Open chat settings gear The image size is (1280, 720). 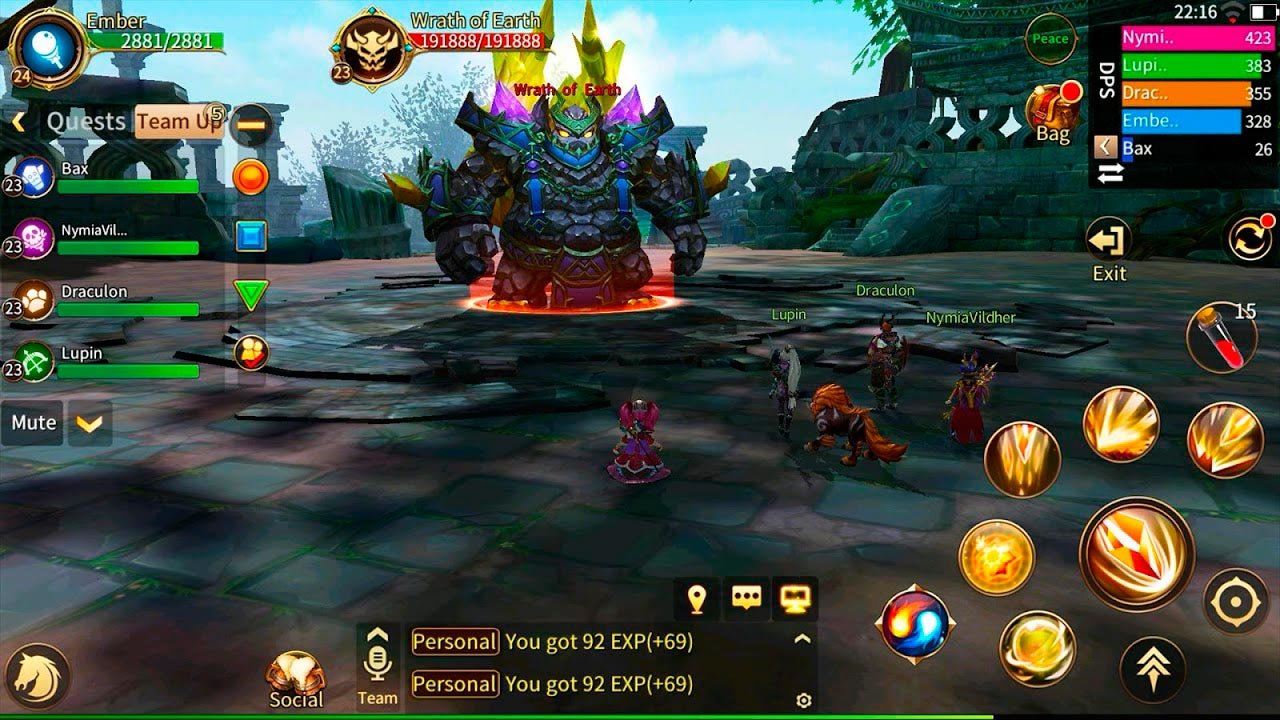(803, 700)
